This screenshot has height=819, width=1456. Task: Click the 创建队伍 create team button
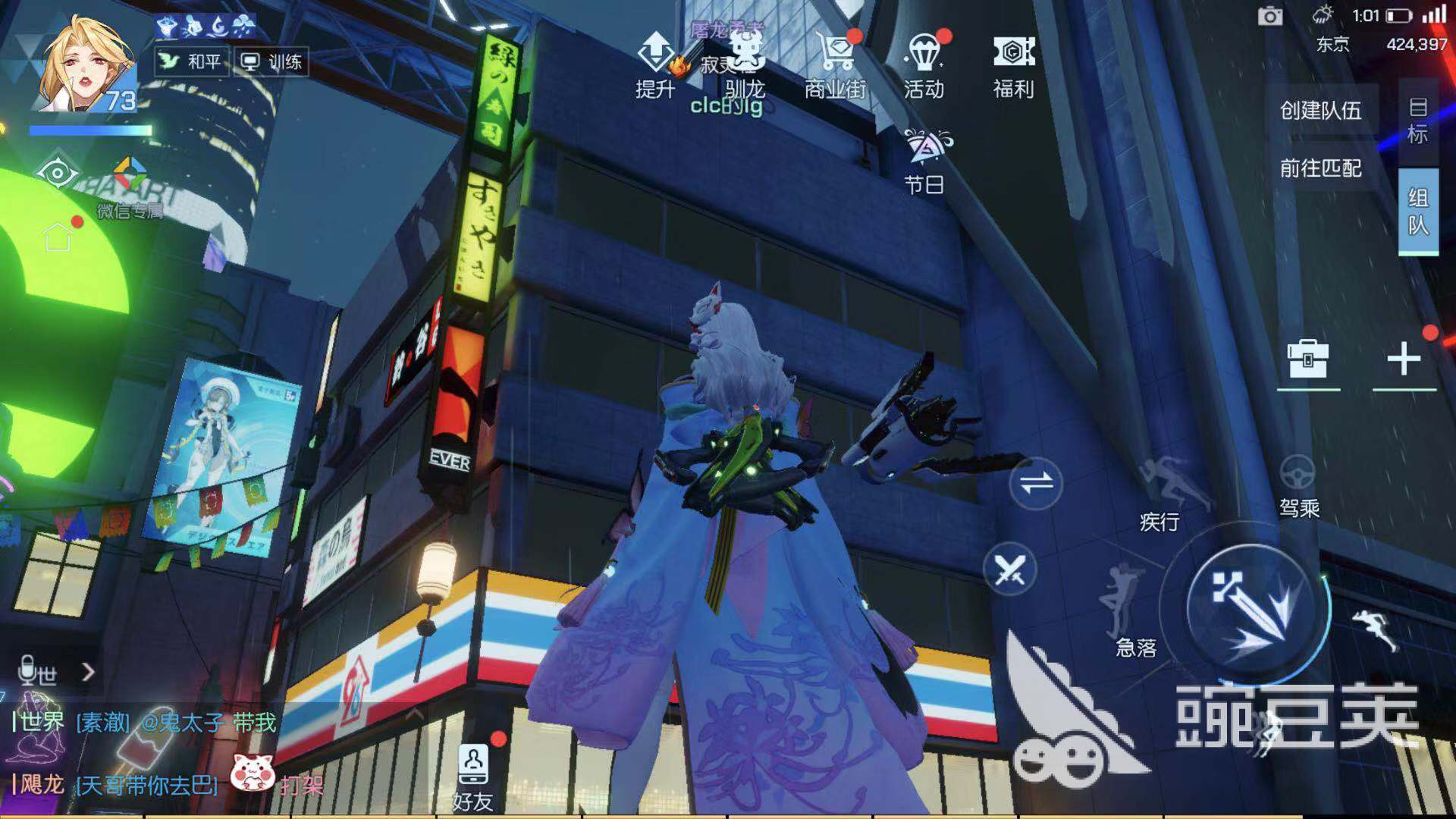[x=1321, y=111]
